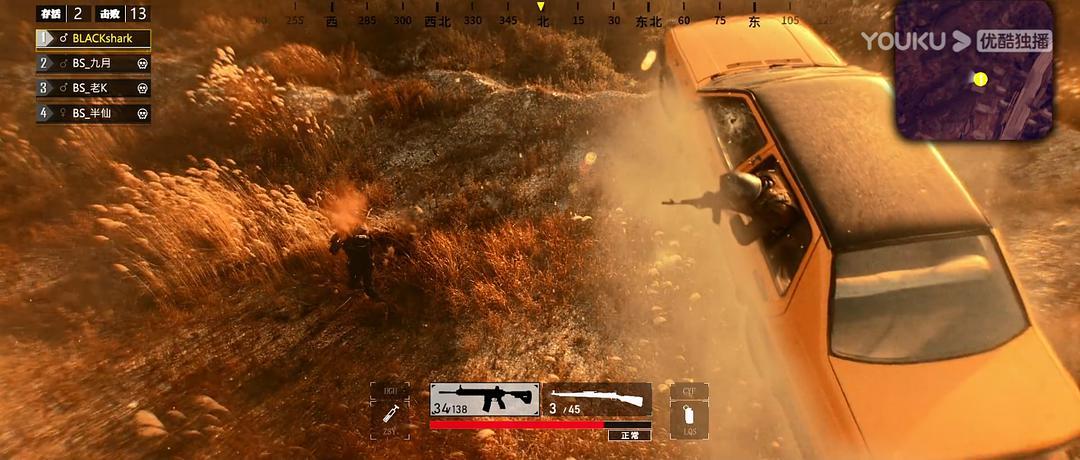
Task: Select the grenade item slot
Action: pyautogui.click(x=689, y=413)
